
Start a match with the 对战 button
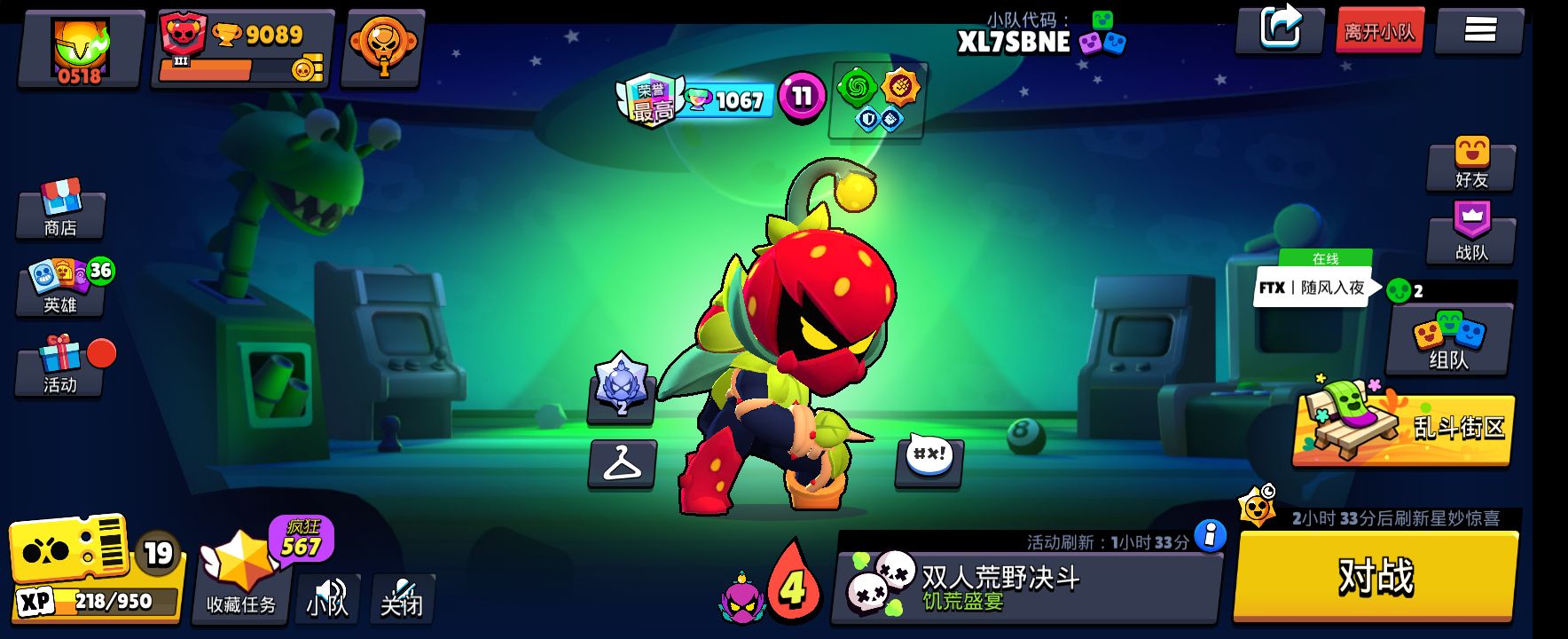tap(1376, 575)
